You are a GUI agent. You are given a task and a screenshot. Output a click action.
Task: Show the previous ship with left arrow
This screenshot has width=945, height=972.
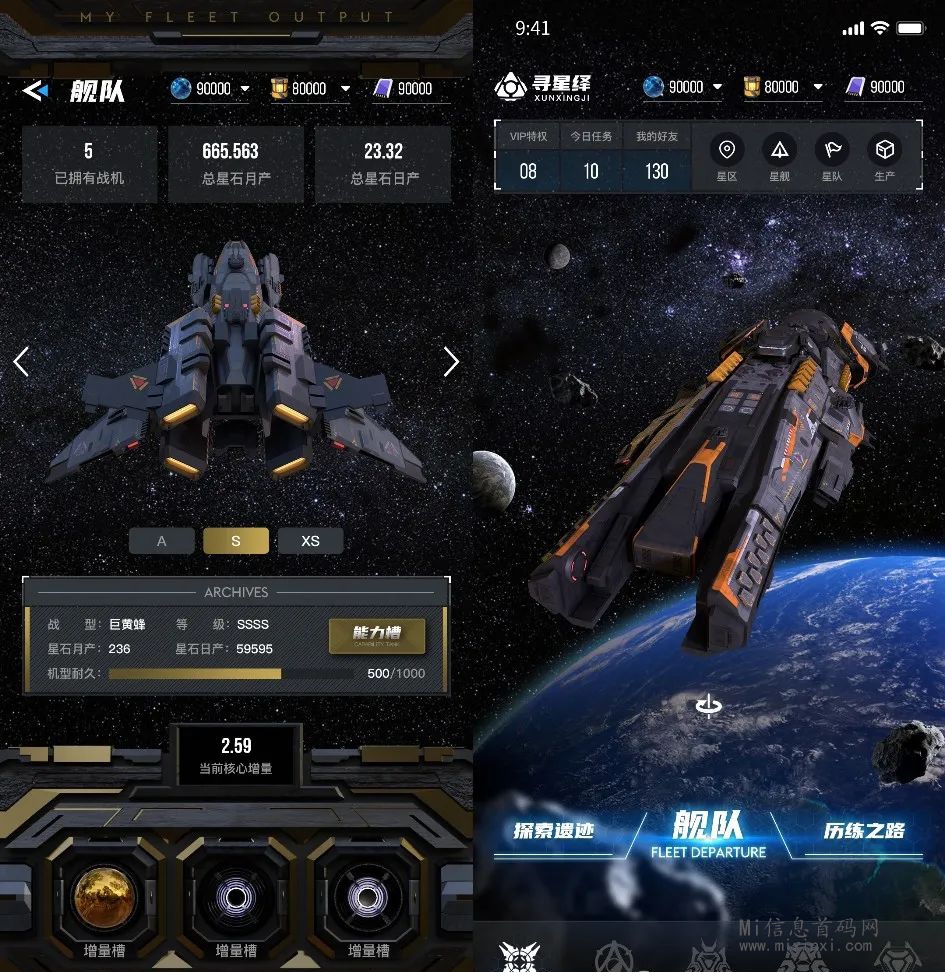tap(21, 361)
